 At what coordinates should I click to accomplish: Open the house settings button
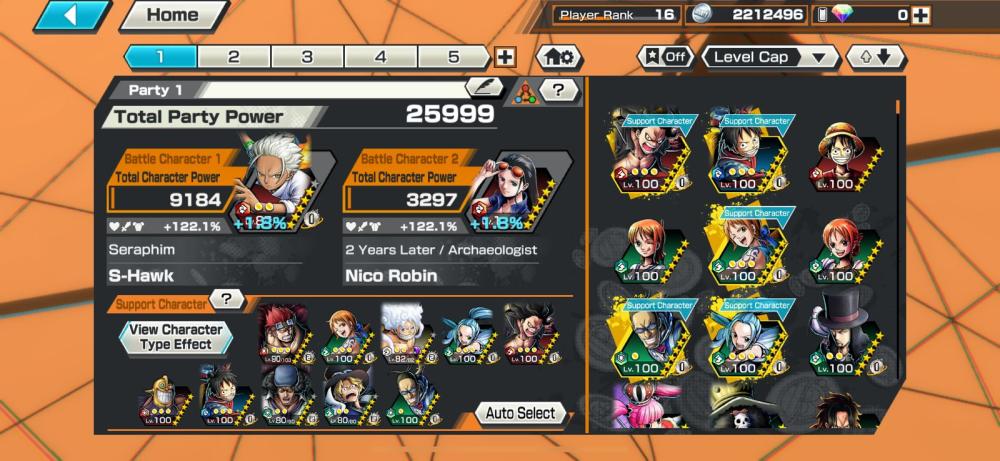pyautogui.click(x=560, y=57)
